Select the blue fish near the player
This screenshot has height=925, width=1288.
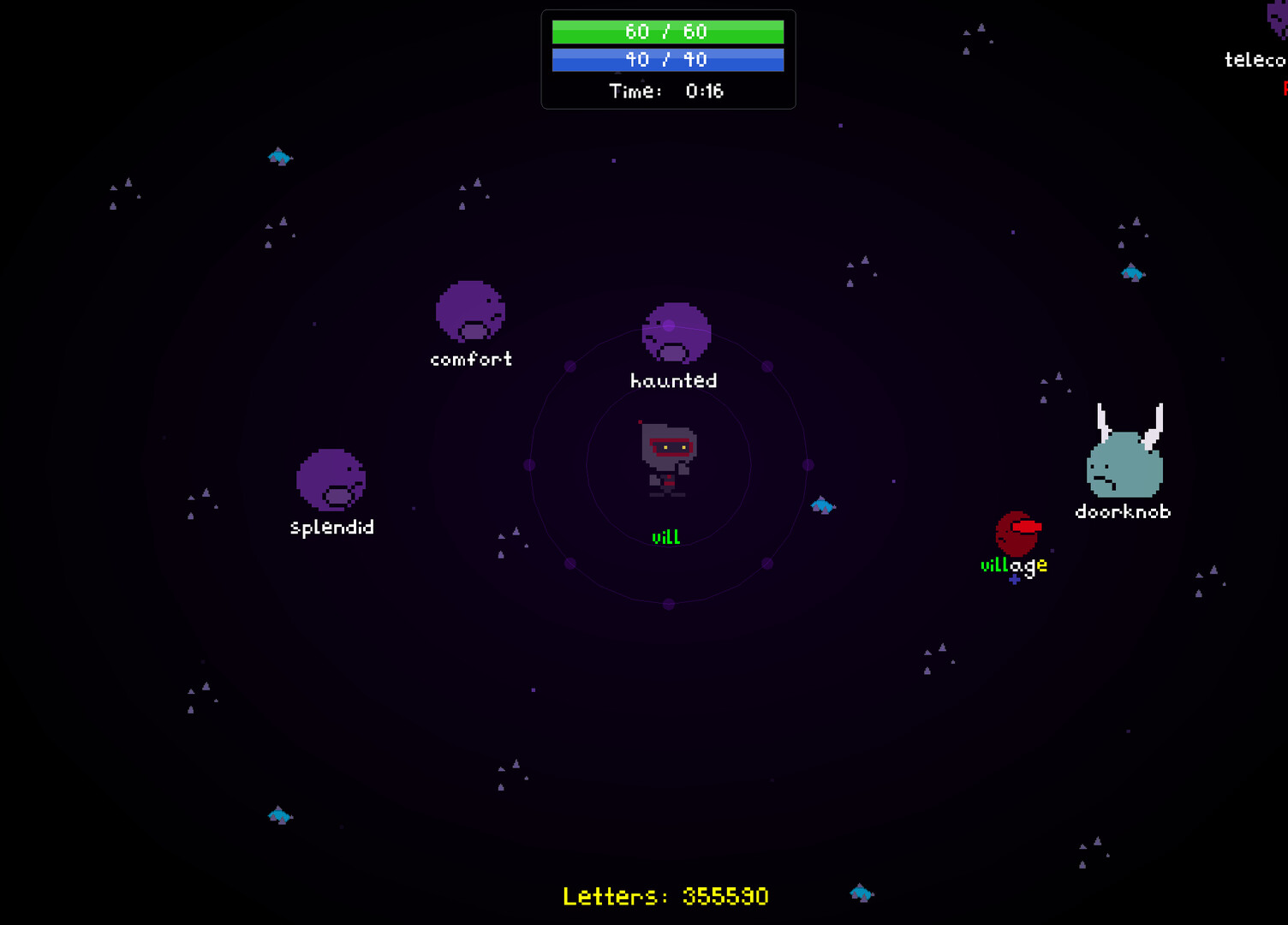tap(824, 505)
